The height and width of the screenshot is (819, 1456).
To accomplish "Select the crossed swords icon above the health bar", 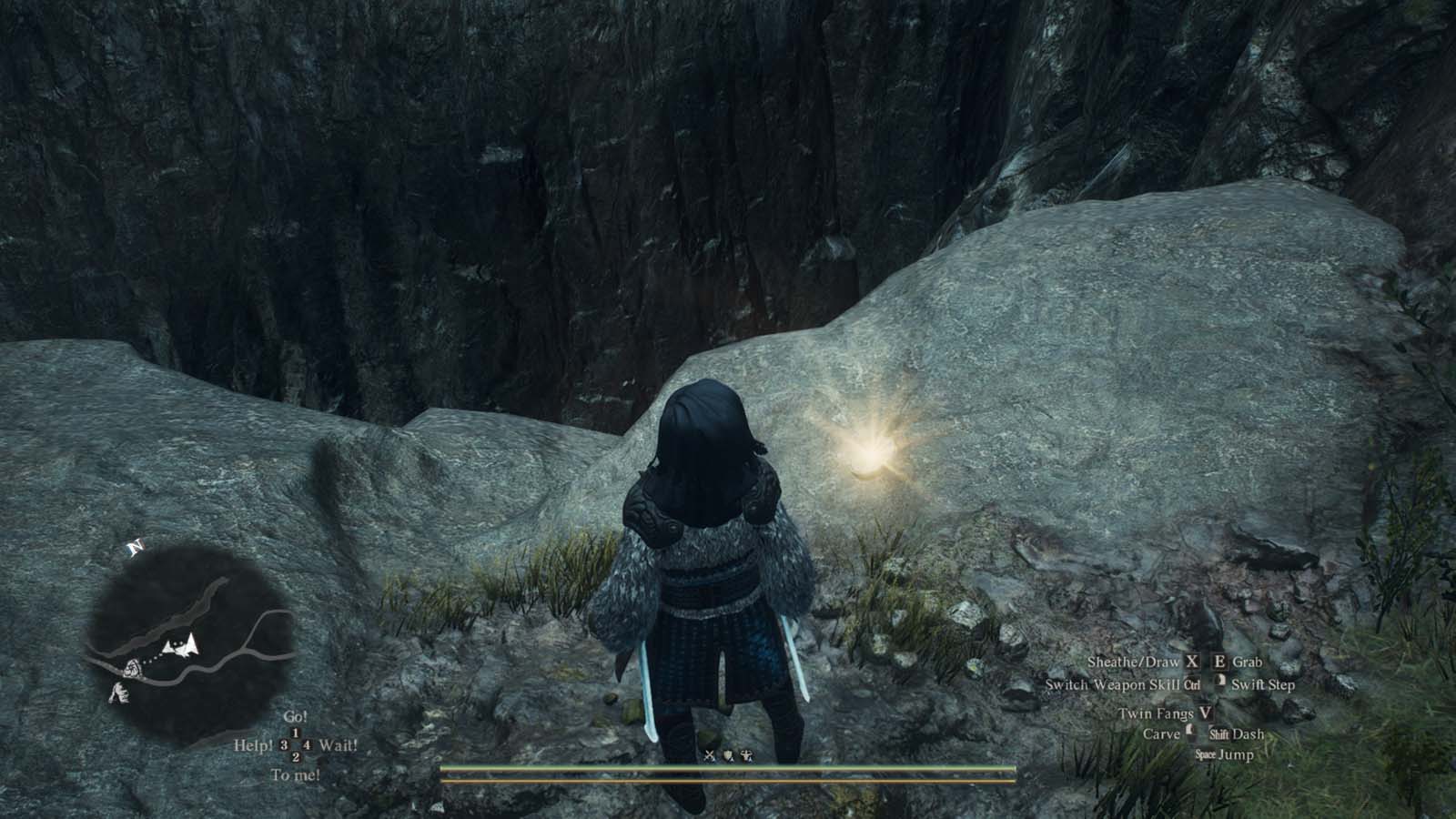I will point(708,754).
